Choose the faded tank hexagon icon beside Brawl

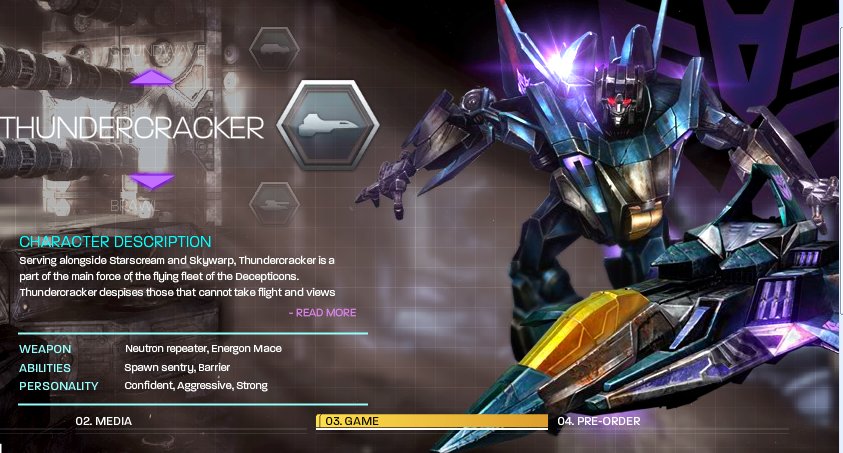273,202
